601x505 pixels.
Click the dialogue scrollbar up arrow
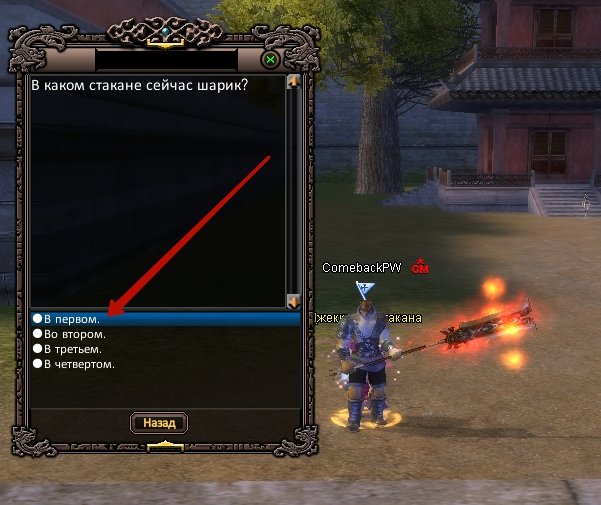pyautogui.click(x=293, y=82)
